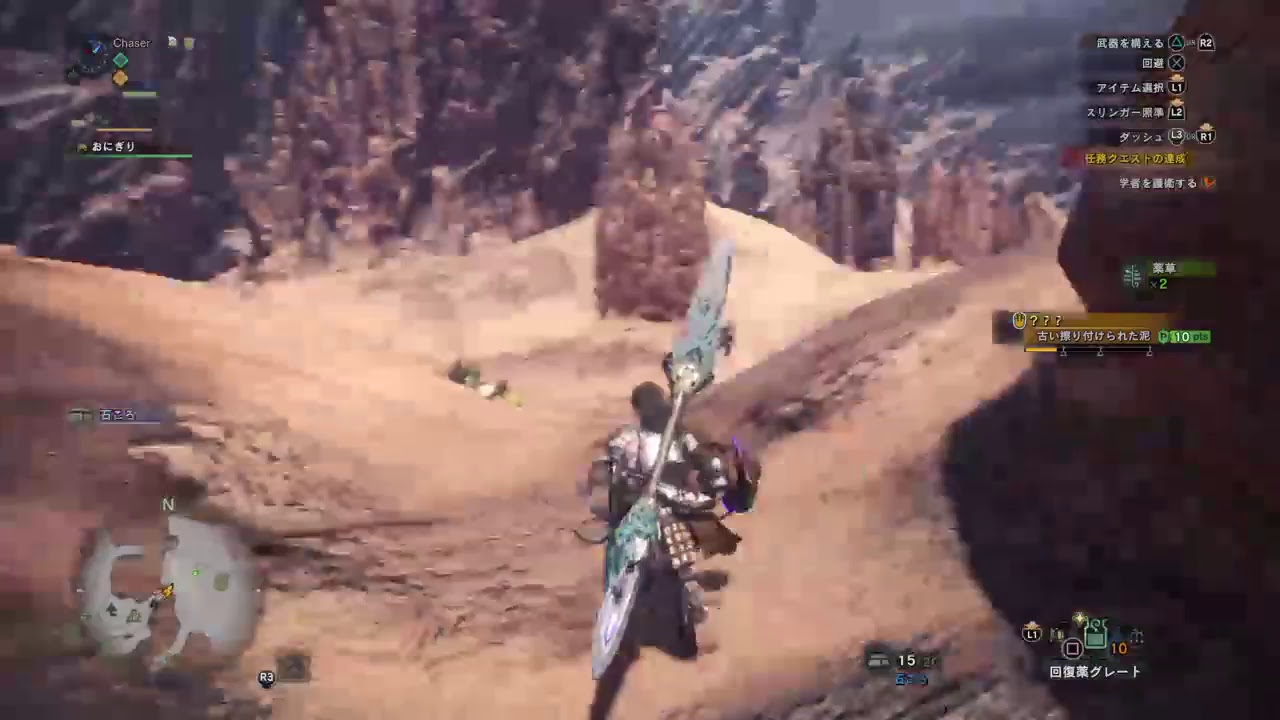Click the 古い擦り付けられた泥 notification text

(x=1095, y=336)
